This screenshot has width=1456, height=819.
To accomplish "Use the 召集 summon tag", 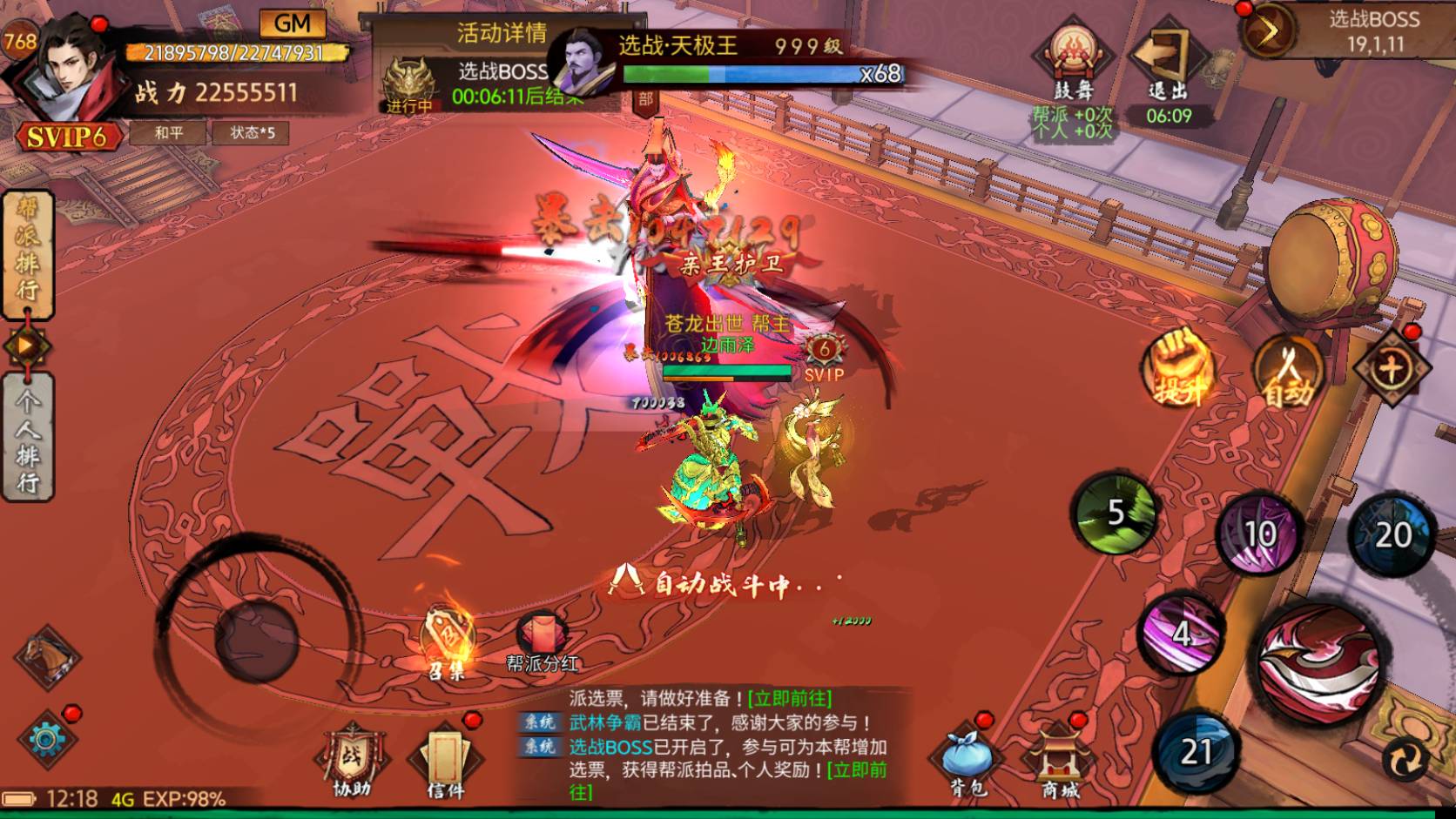I will (x=447, y=642).
